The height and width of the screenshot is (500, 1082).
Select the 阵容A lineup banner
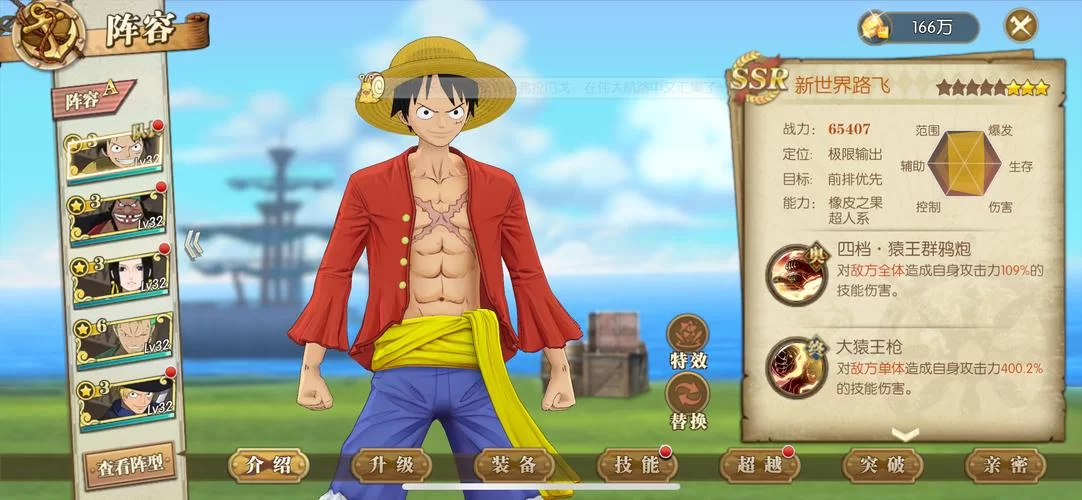92,99
